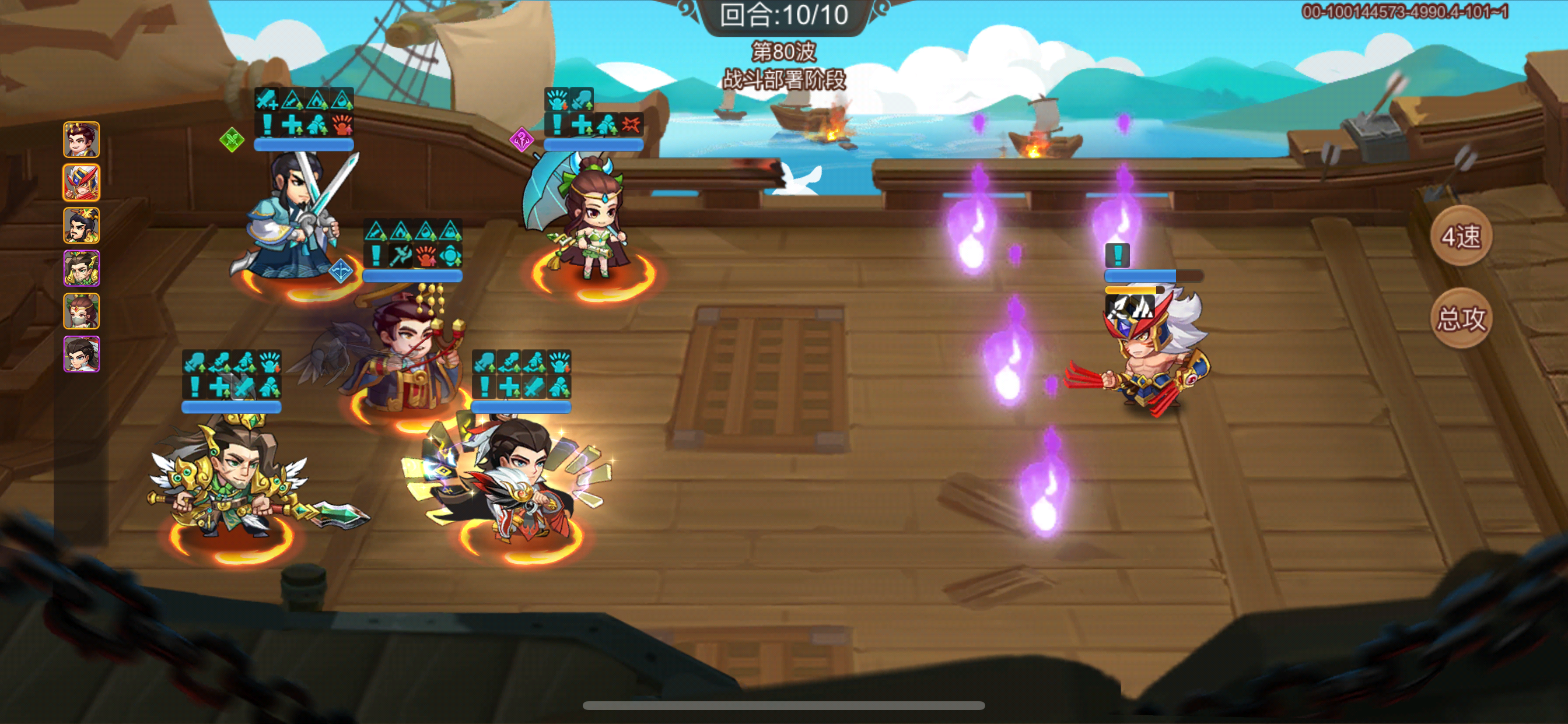Click the white skill icon under the enemy boss health bar
Image resolution: width=1568 pixels, height=724 pixels.
1130,307
